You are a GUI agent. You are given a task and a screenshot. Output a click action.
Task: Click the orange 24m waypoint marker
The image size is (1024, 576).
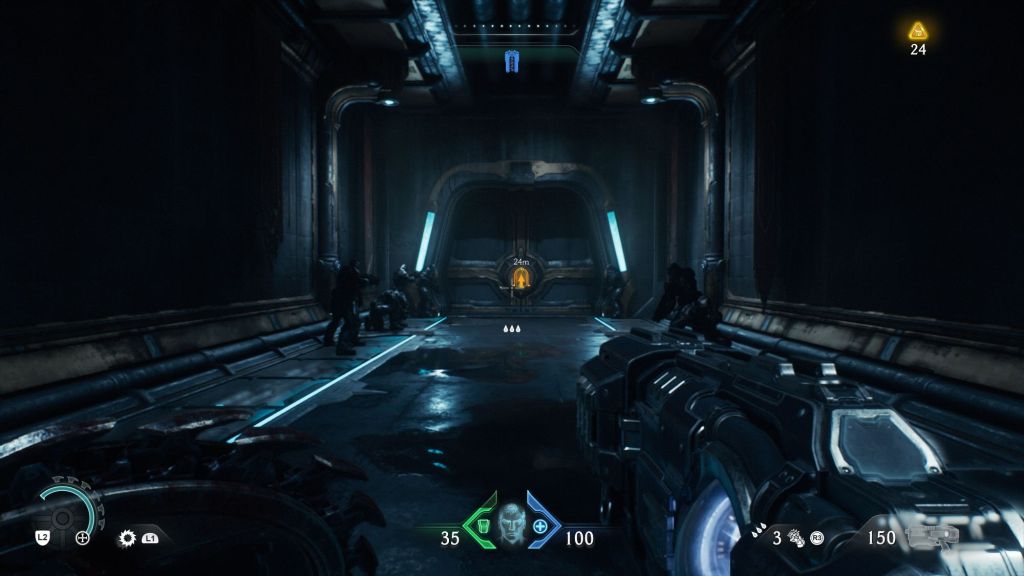click(519, 277)
